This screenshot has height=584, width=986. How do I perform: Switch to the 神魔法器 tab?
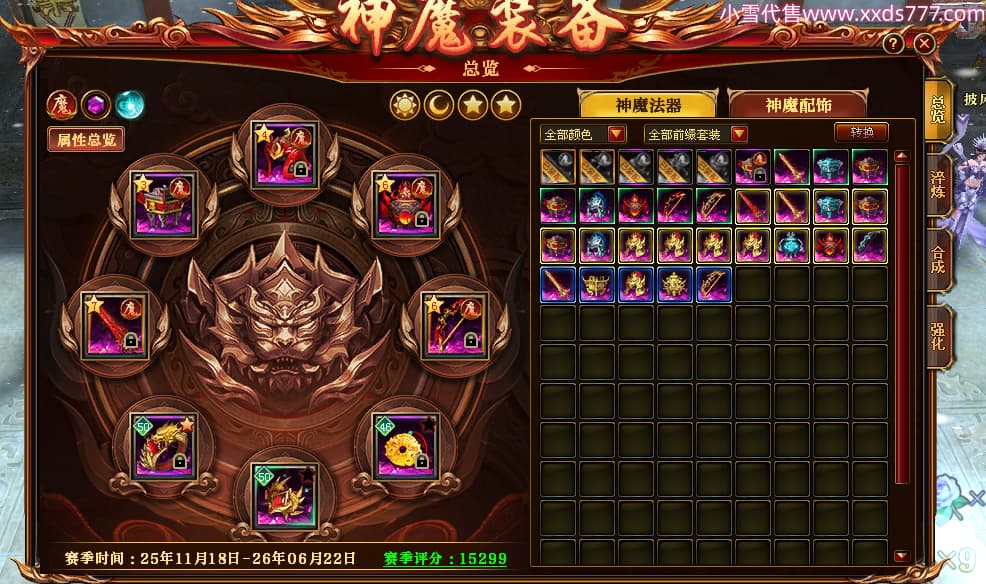tap(647, 105)
